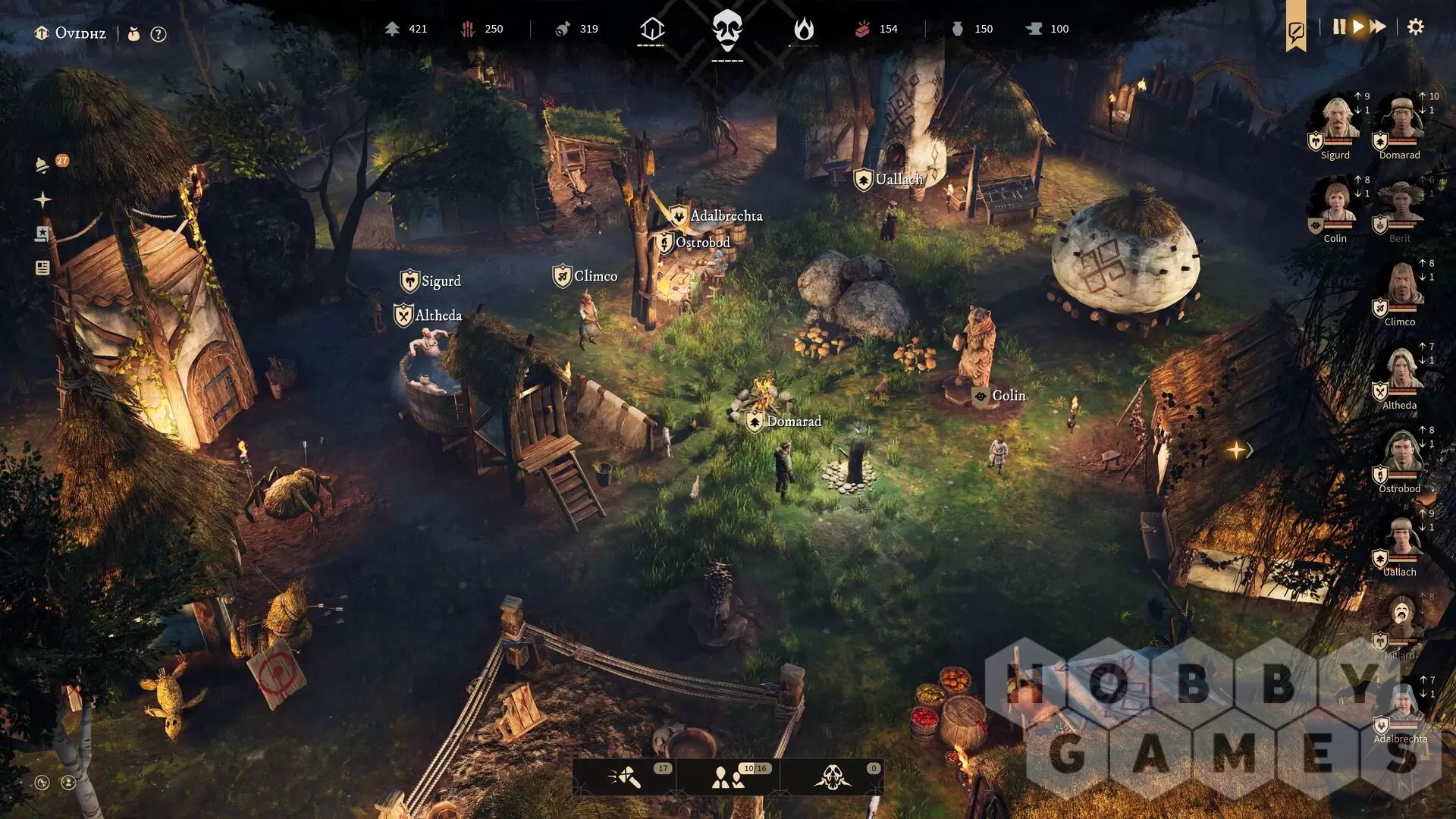Pause the game

1338,27
